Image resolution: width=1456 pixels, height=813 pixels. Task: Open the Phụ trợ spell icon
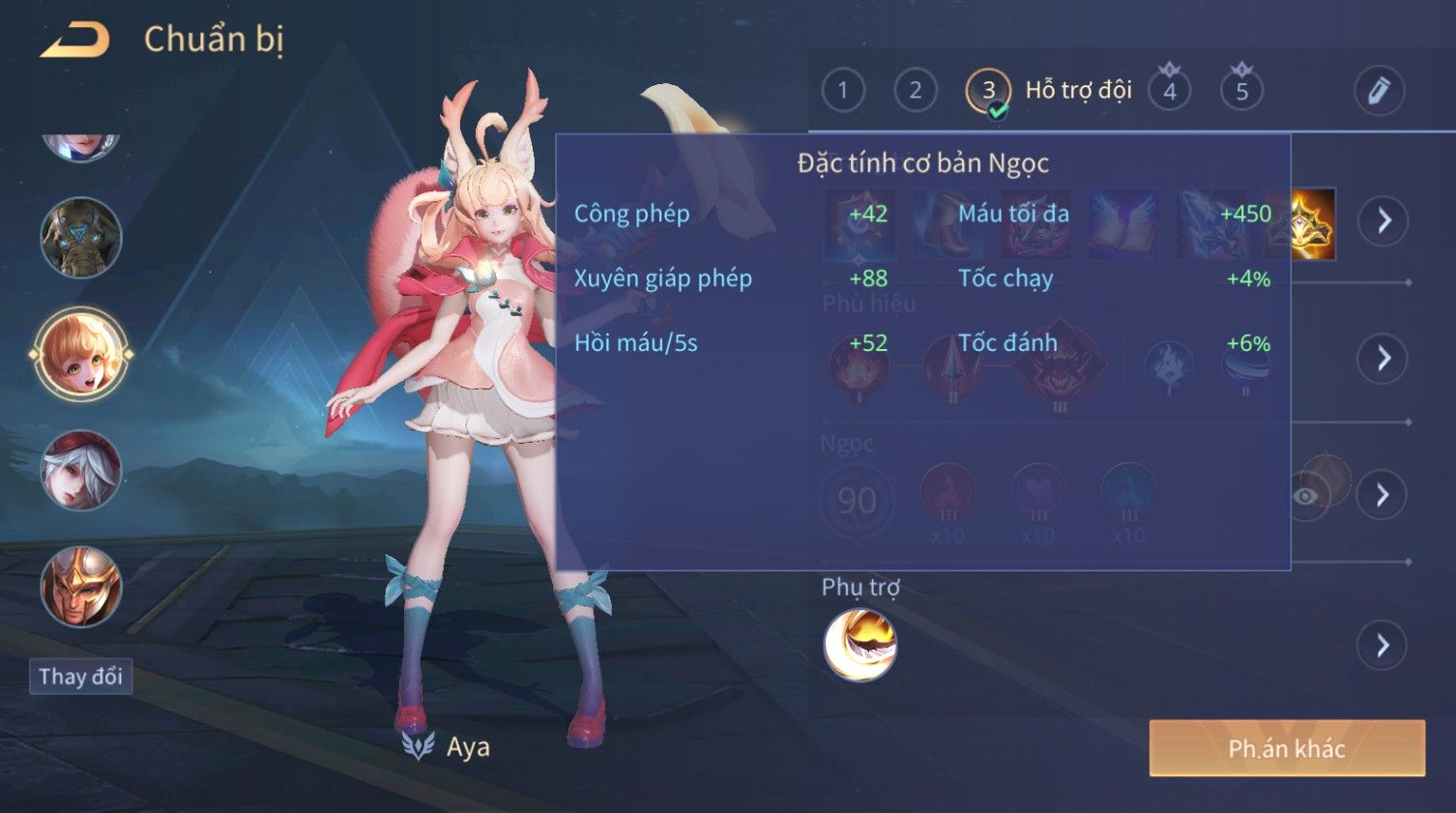coord(859,645)
